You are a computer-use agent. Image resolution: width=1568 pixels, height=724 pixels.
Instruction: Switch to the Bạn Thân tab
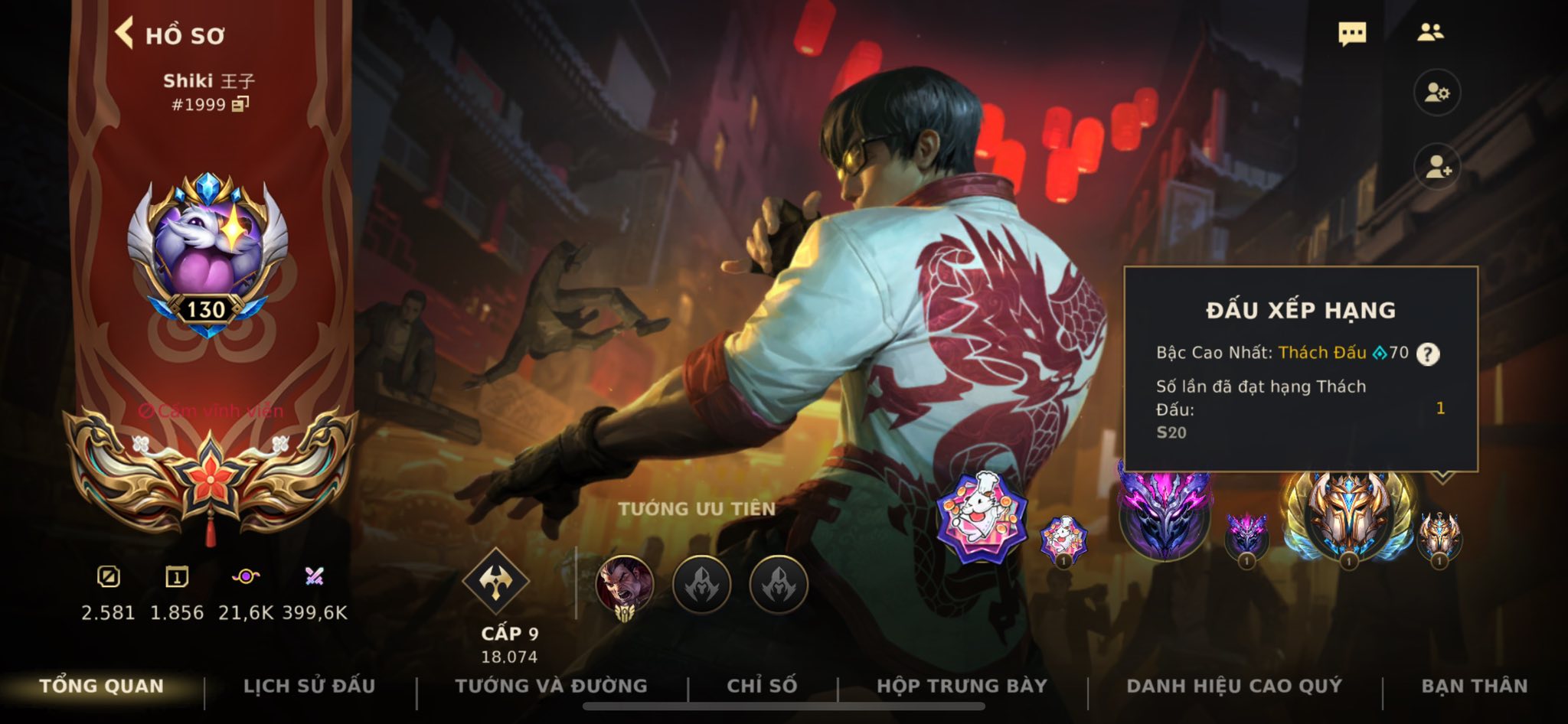[1475, 686]
